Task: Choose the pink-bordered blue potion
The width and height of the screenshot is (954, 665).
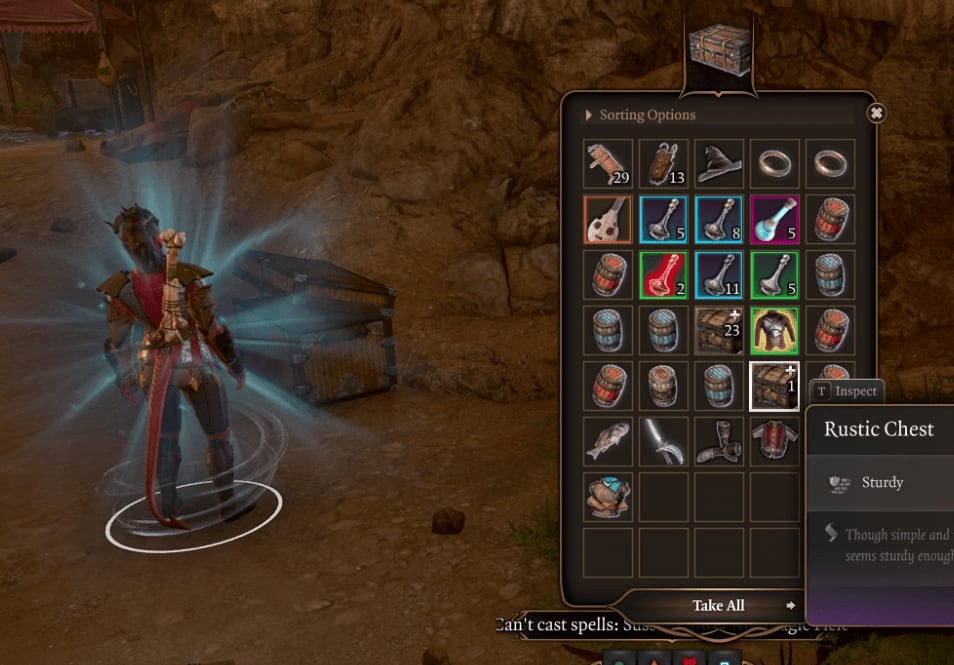Action: tap(774, 220)
